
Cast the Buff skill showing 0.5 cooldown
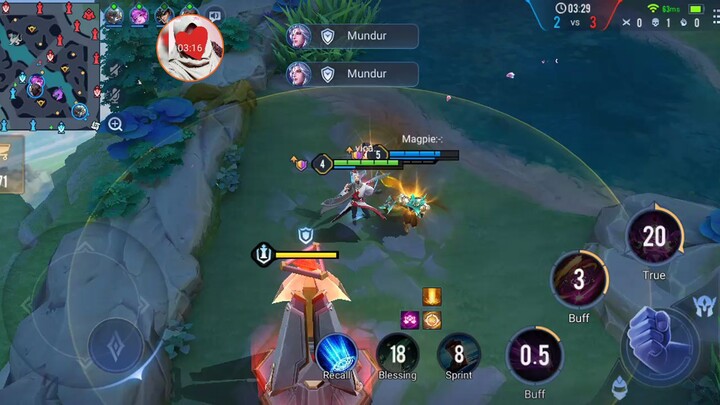click(x=535, y=356)
